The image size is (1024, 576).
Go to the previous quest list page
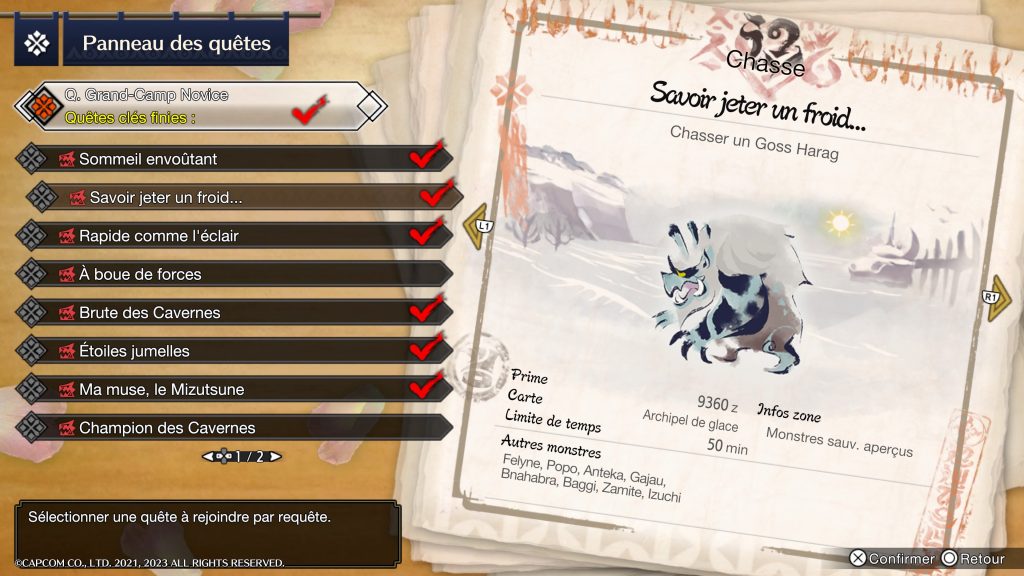tap(209, 457)
